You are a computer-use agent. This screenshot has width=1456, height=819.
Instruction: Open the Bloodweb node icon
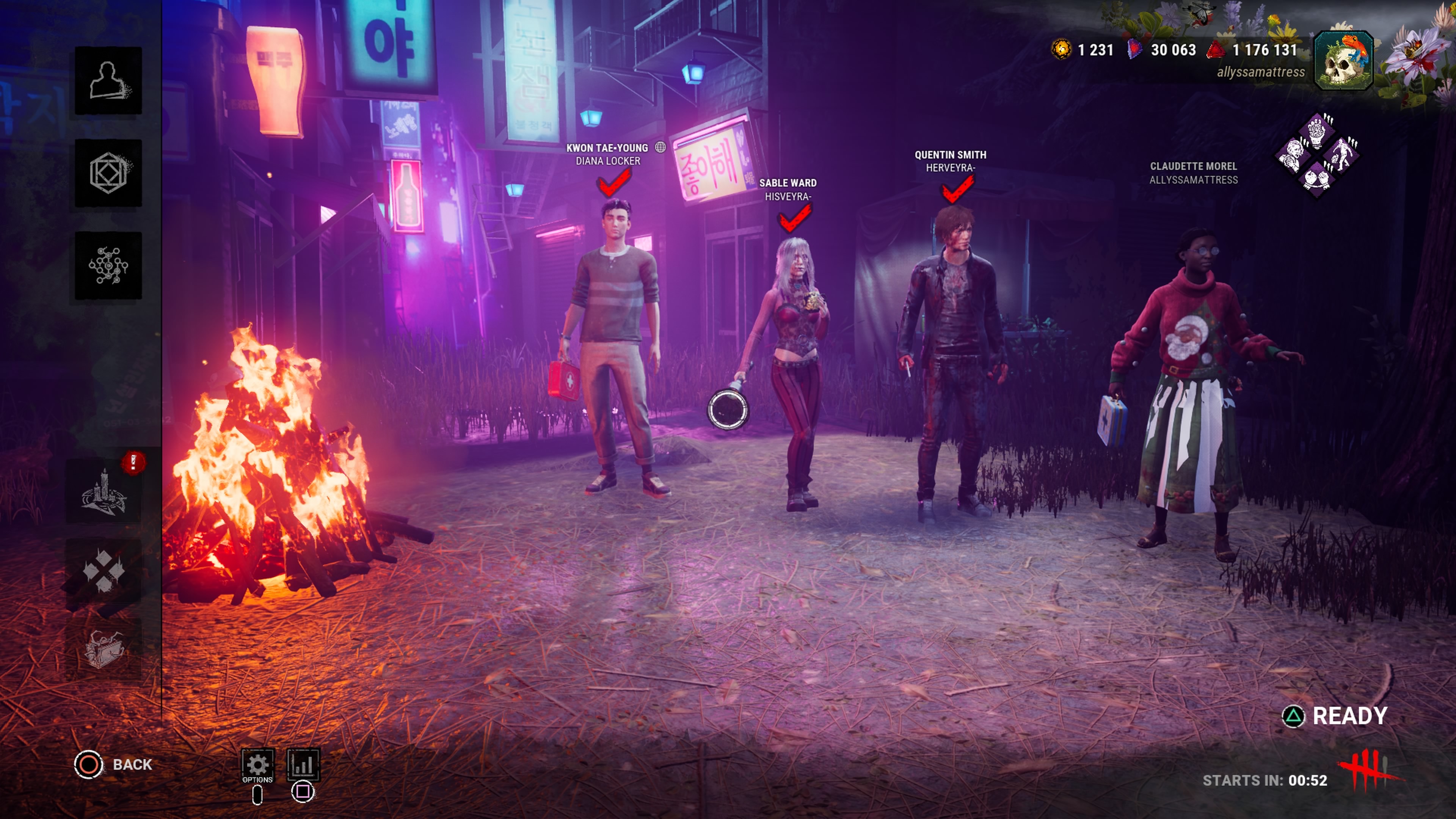(x=108, y=265)
